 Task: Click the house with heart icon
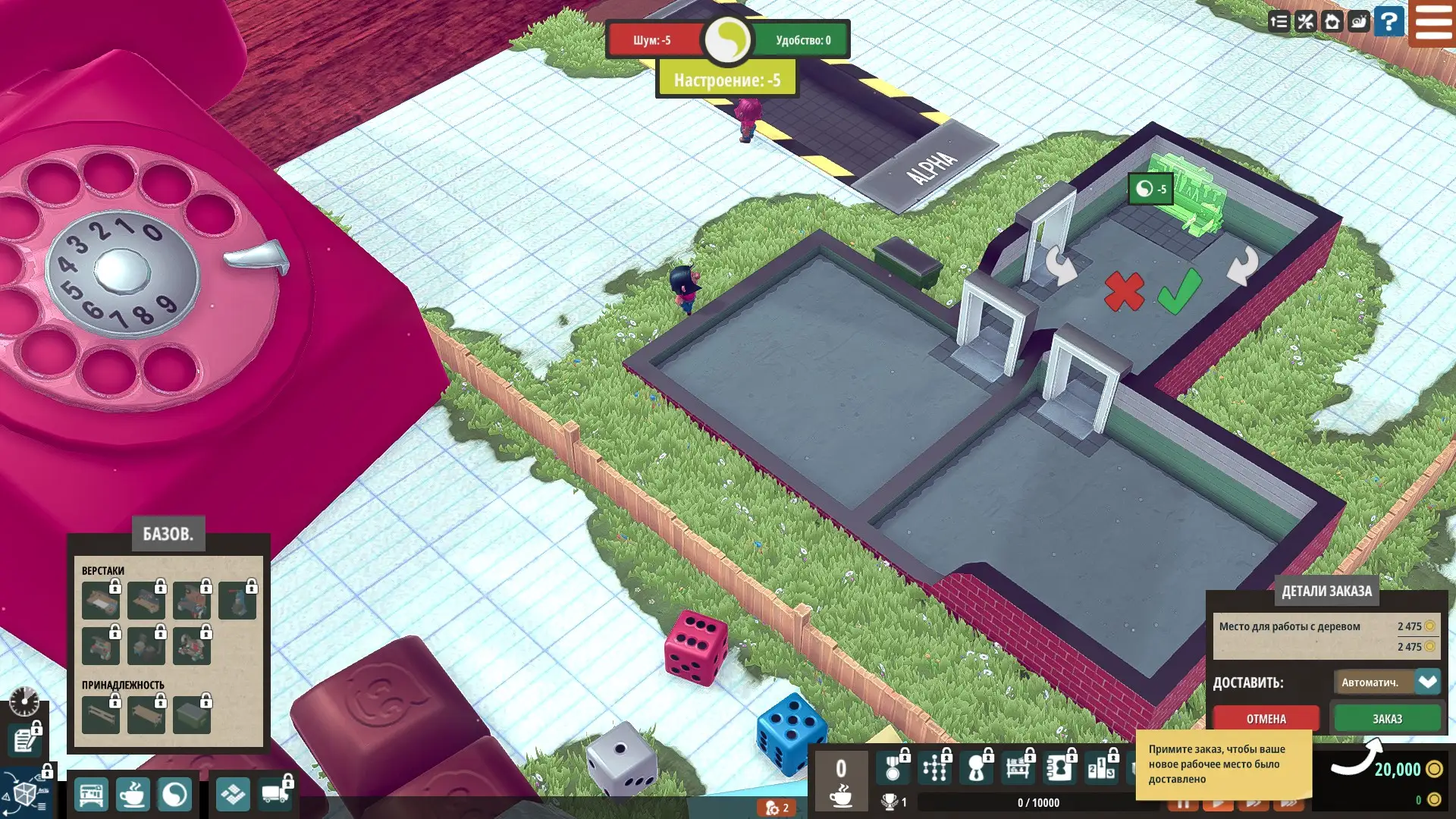coord(1332,22)
